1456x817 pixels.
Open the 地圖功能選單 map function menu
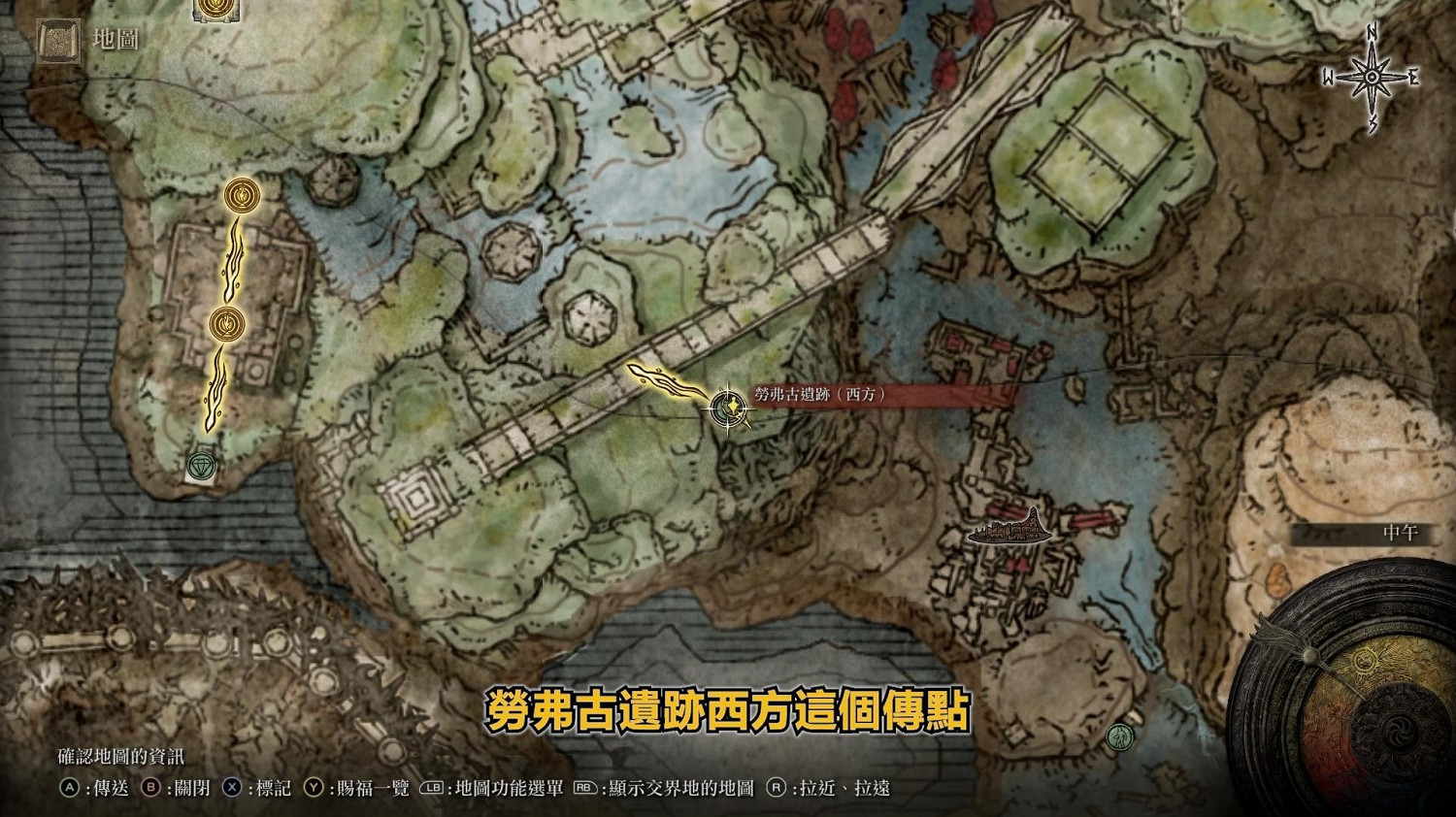(511, 789)
